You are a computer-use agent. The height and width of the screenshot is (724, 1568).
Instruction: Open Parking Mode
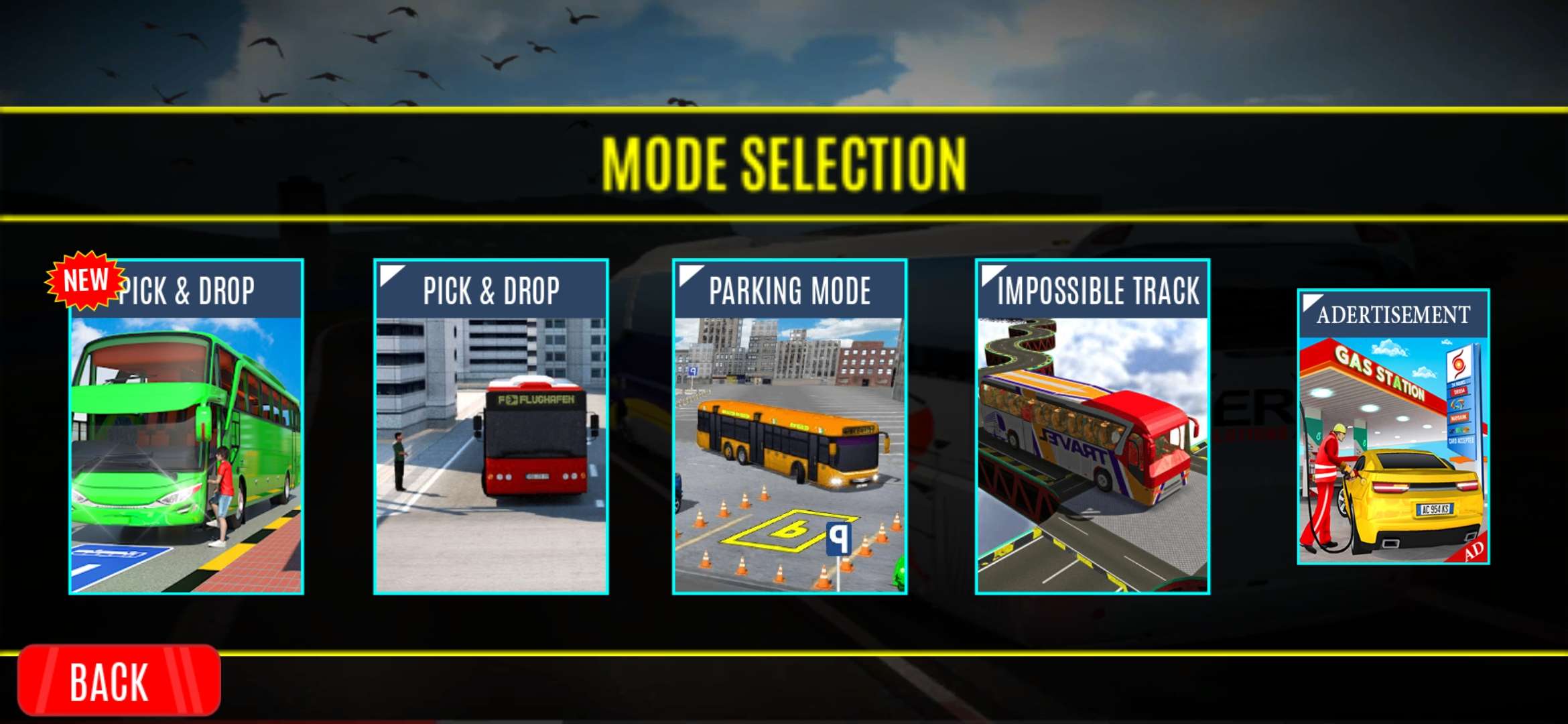pos(790,427)
